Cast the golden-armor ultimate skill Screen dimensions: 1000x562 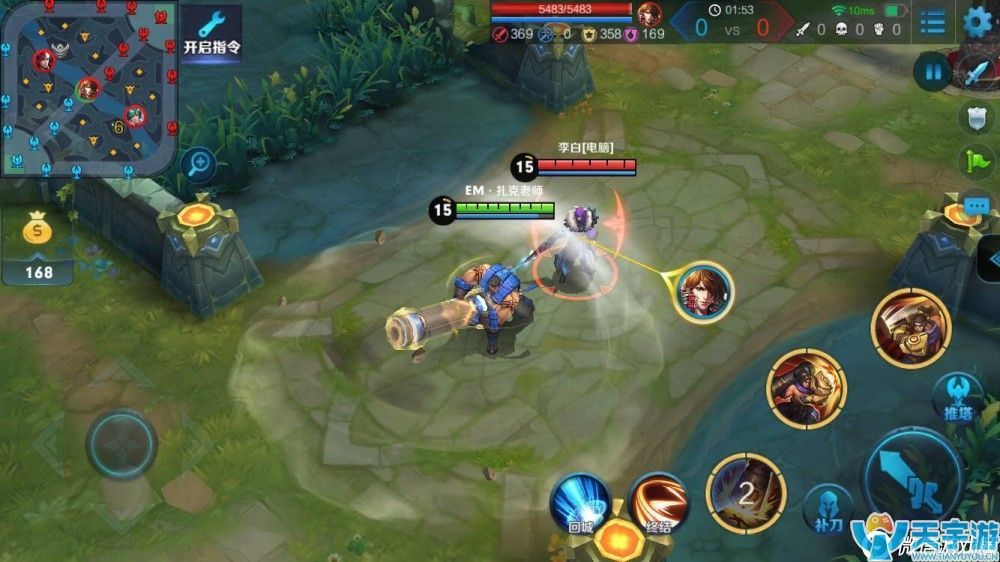click(x=910, y=328)
